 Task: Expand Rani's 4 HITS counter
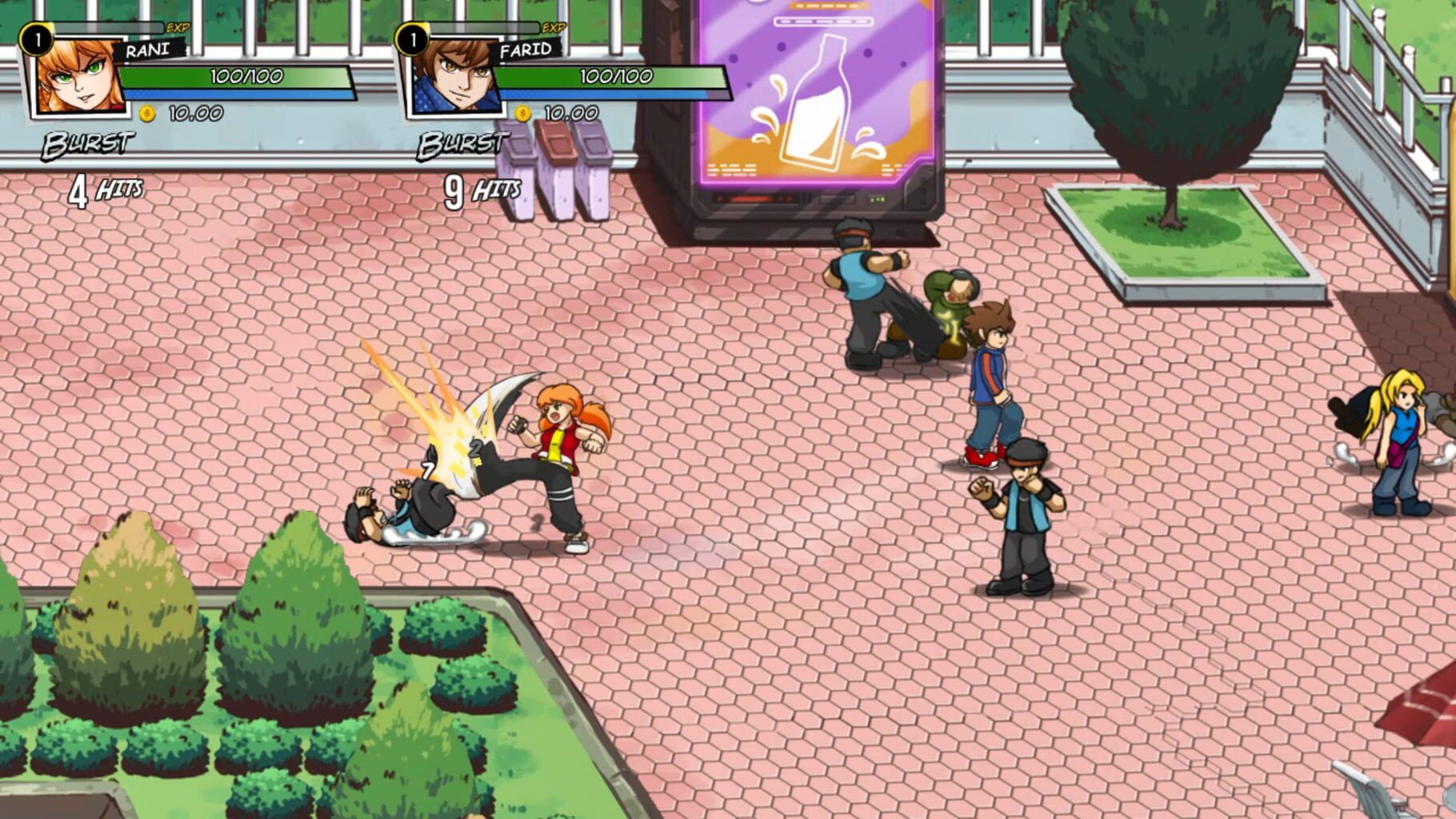point(105,190)
